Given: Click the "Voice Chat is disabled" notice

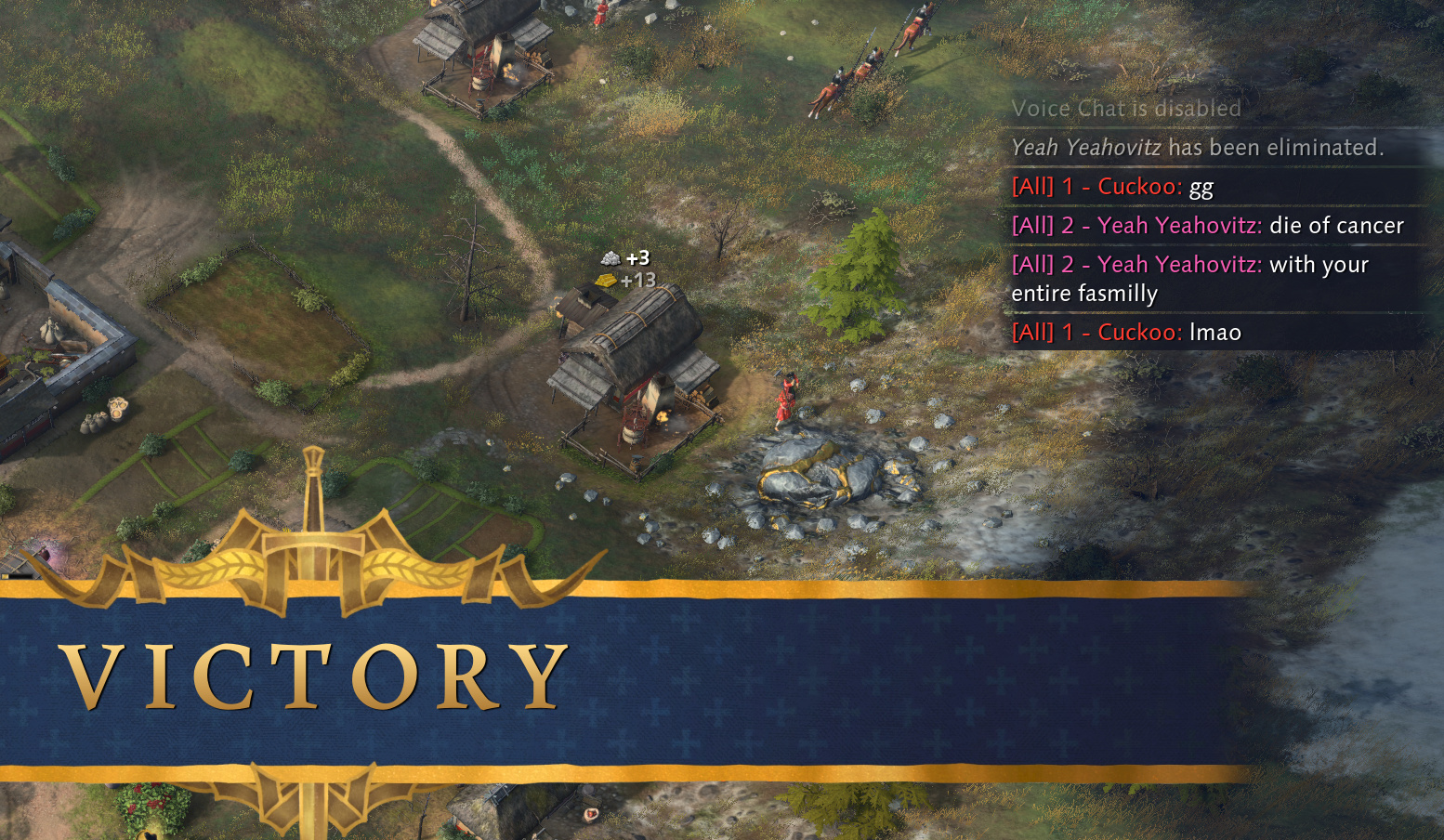Looking at the screenshot, I should (1125, 109).
